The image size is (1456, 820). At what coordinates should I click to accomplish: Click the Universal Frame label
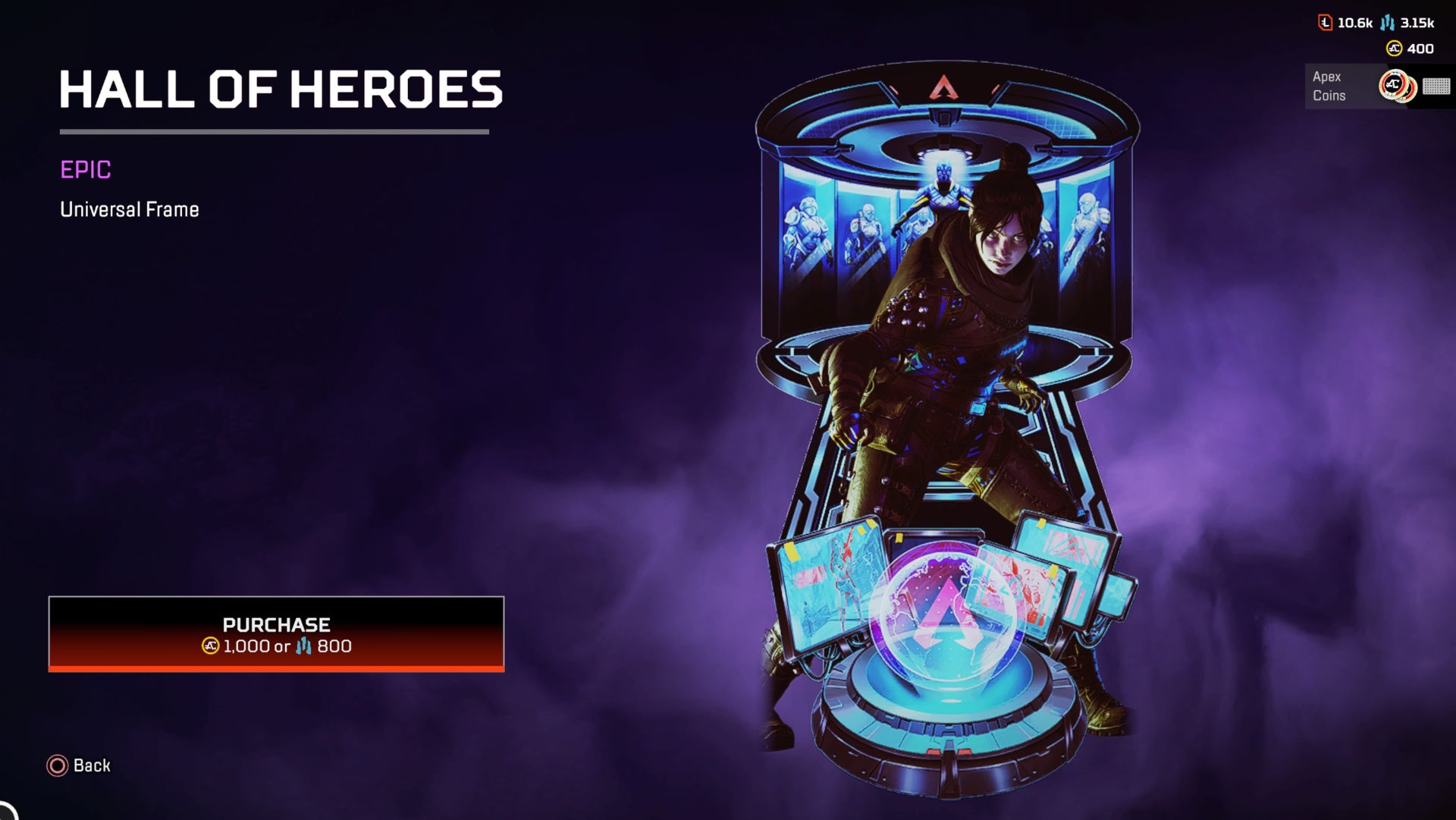pos(129,209)
